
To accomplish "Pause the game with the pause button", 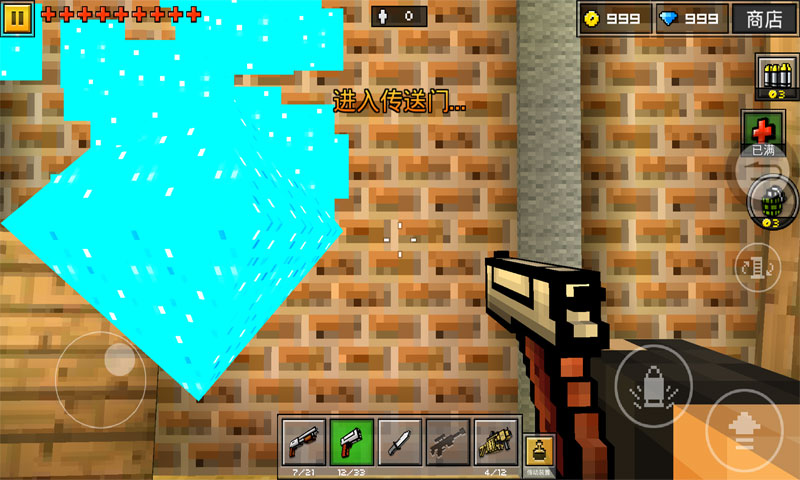I will tap(20, 18).
